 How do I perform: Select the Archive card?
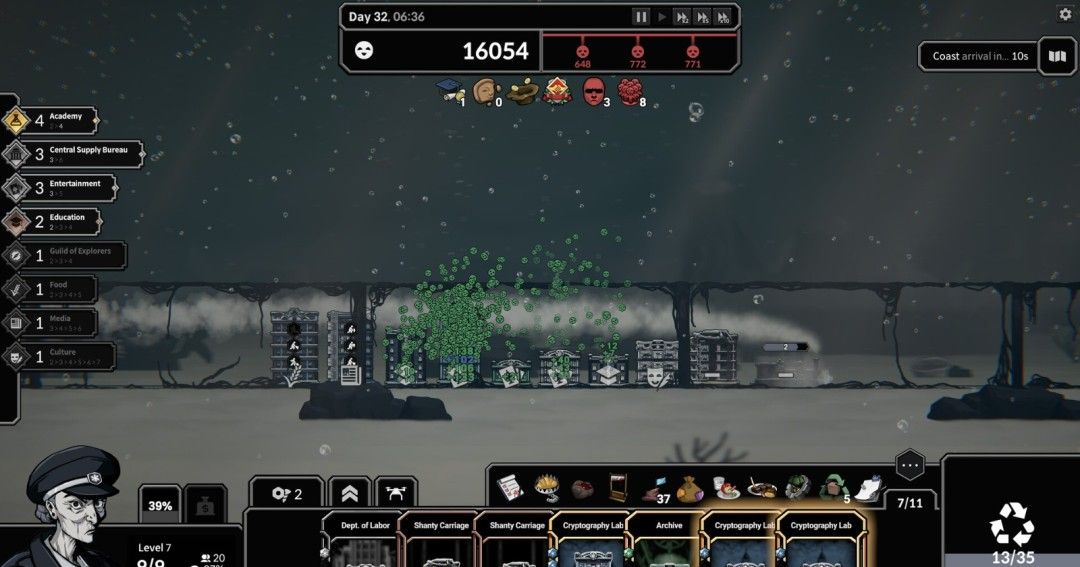tap(668, 540)
